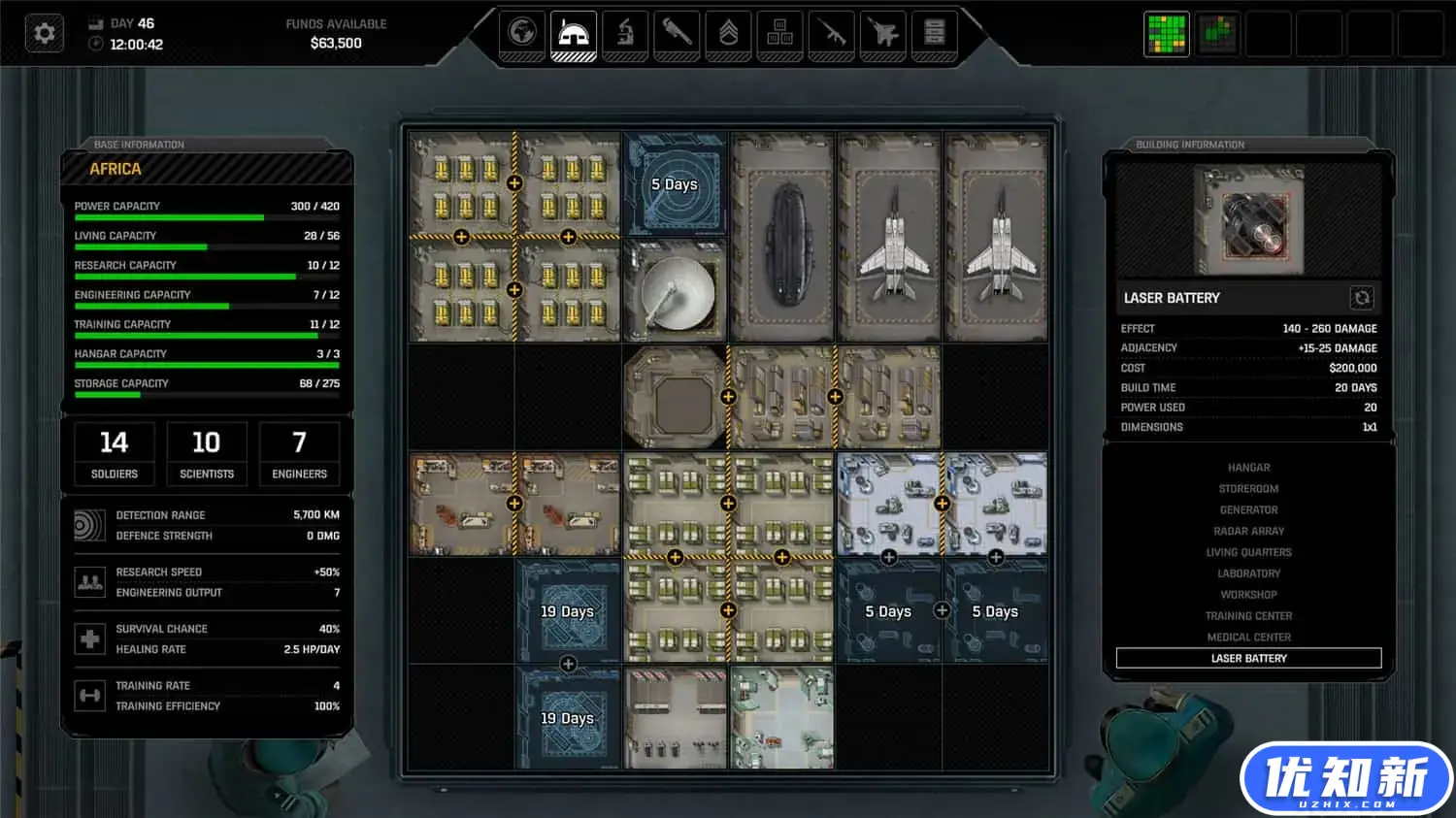The image size is (1456, 818).
Task: Choose Laboratory from the building list
Action: pos(1248,573)
